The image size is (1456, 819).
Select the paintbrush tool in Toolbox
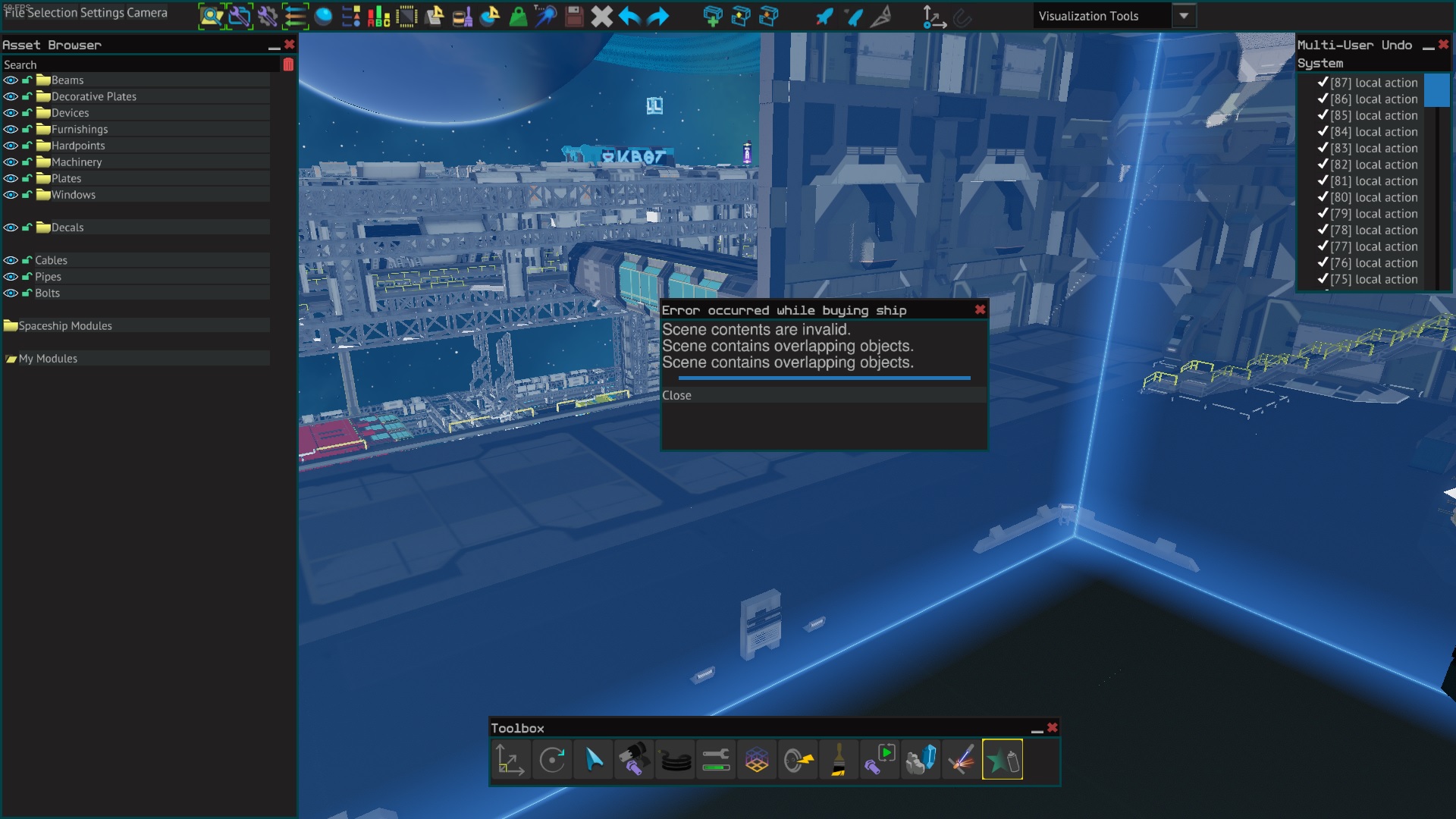(839, 759)
